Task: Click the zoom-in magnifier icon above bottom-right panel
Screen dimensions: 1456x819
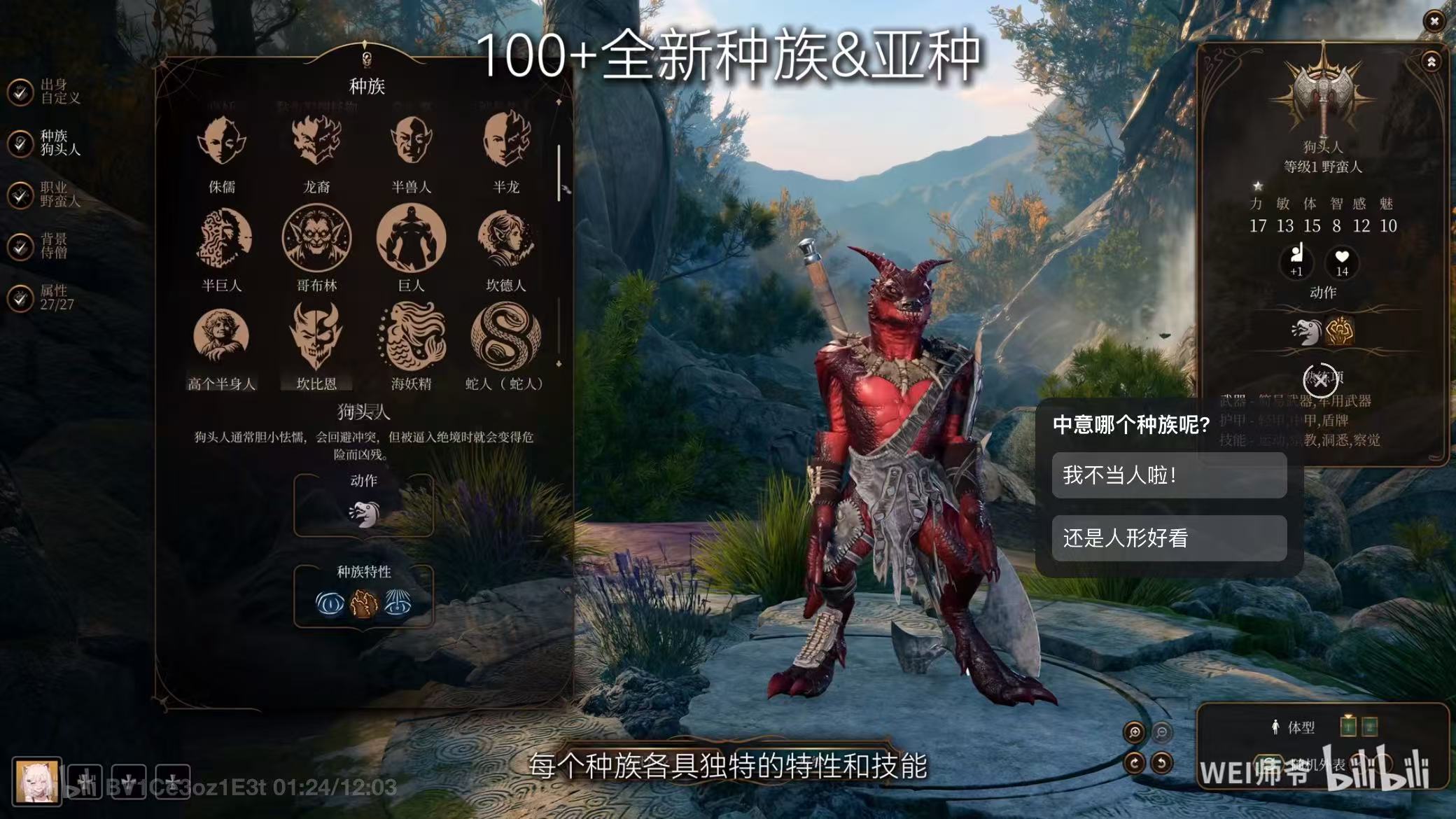Action: [1135, 732]
